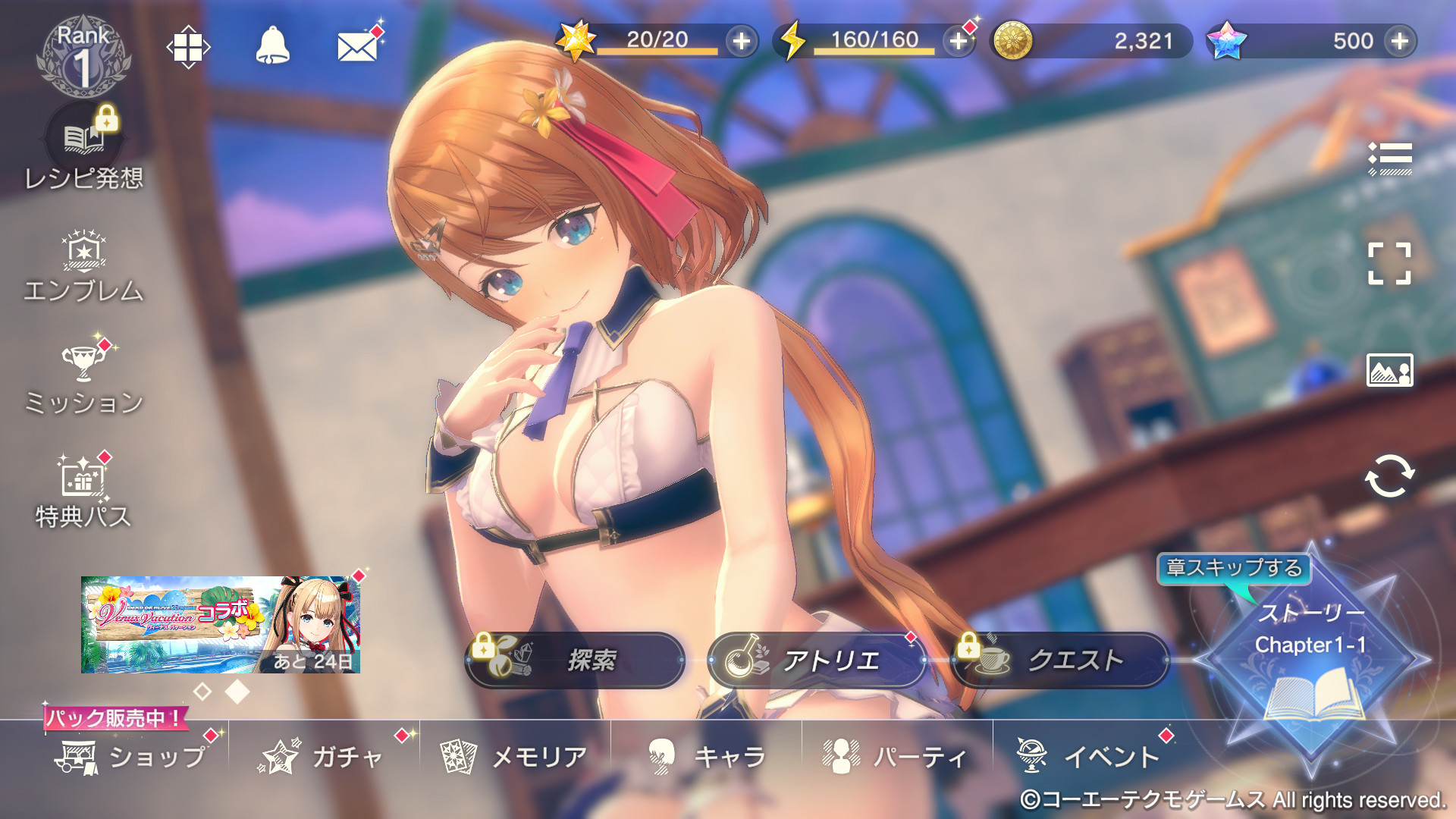Go to the ガチャ gacha screen

coord(324,757)
